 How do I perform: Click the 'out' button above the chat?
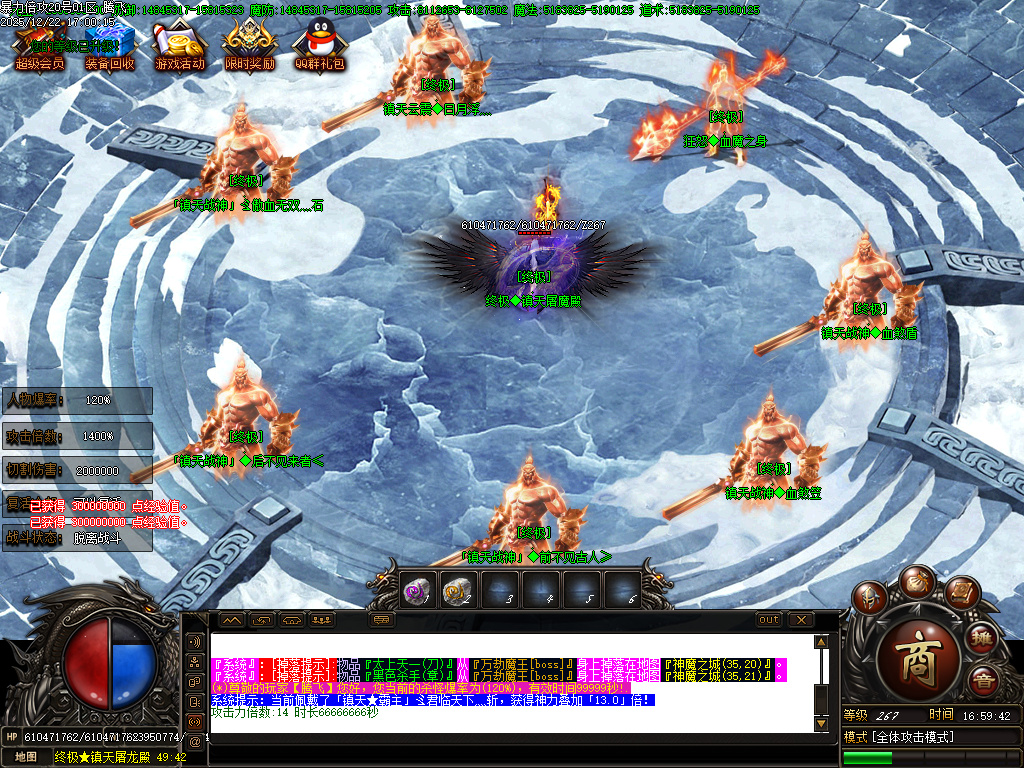(768, 620)
